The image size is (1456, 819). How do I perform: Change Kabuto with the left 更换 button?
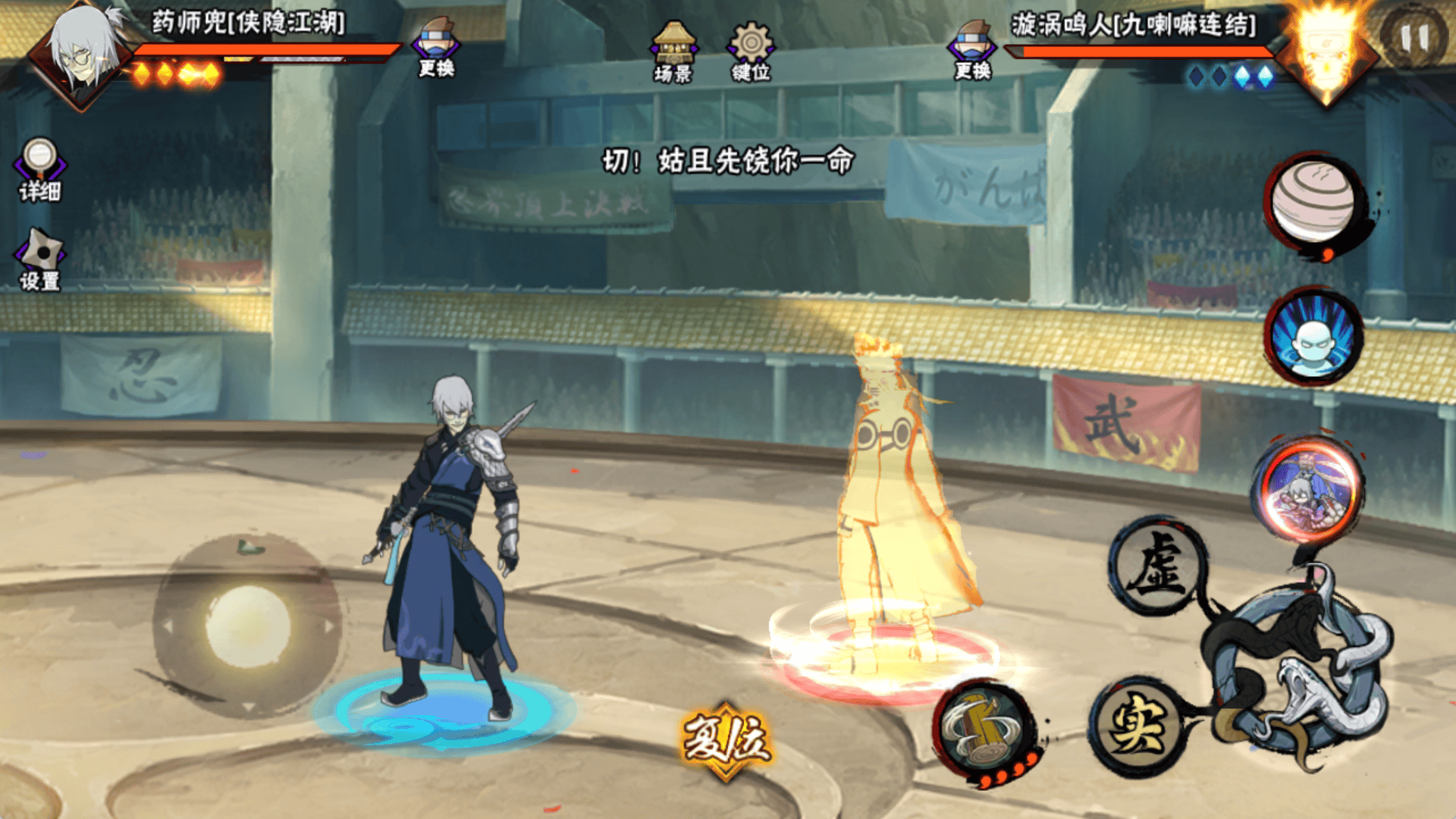(436, 47)
